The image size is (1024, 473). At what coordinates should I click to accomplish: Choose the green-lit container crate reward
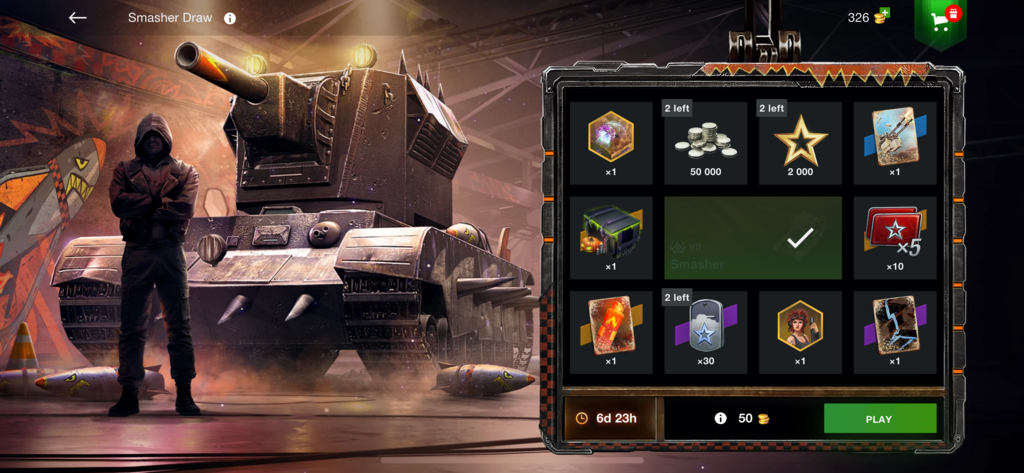(x=611, y=238)
